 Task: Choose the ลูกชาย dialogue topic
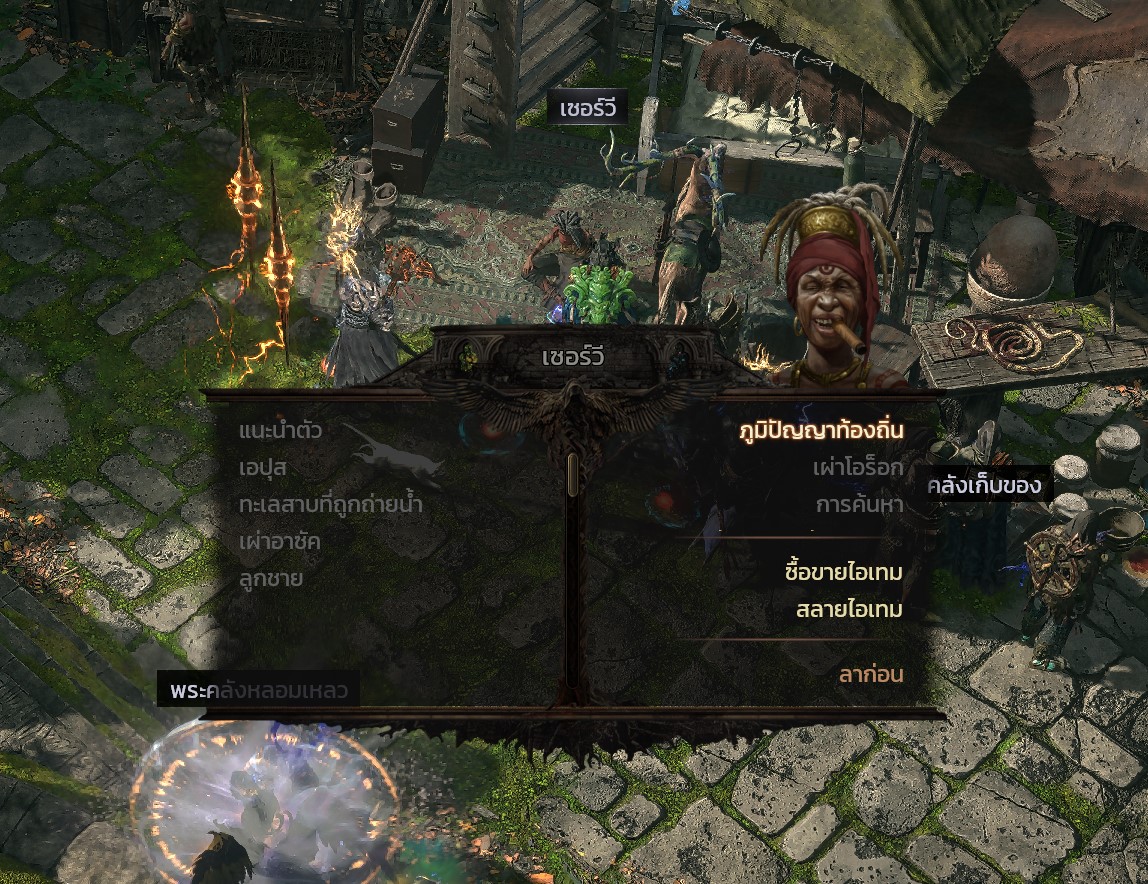coord(271,579)
